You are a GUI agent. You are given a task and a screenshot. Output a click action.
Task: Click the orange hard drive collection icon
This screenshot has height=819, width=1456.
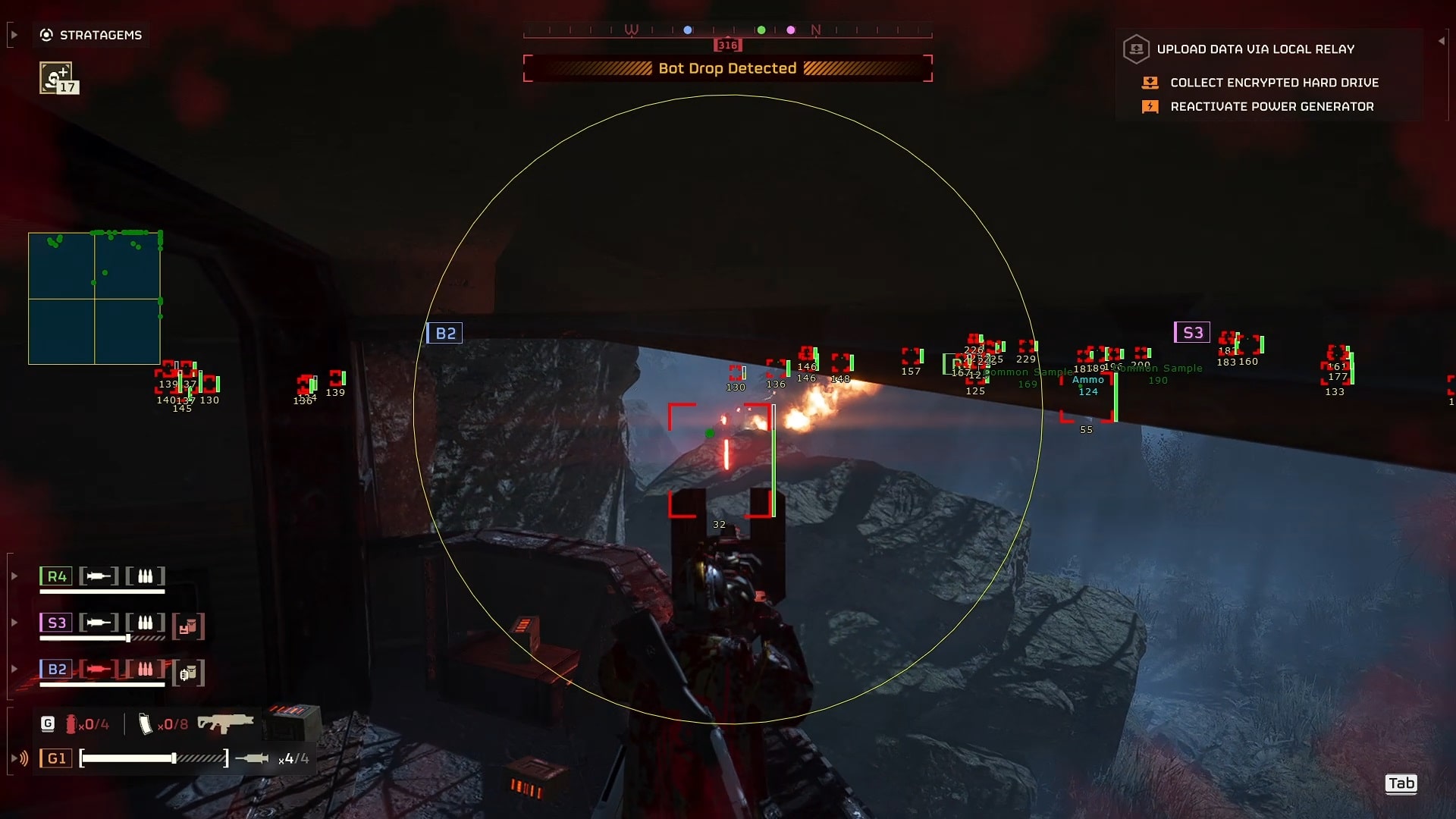point(1151,83)
